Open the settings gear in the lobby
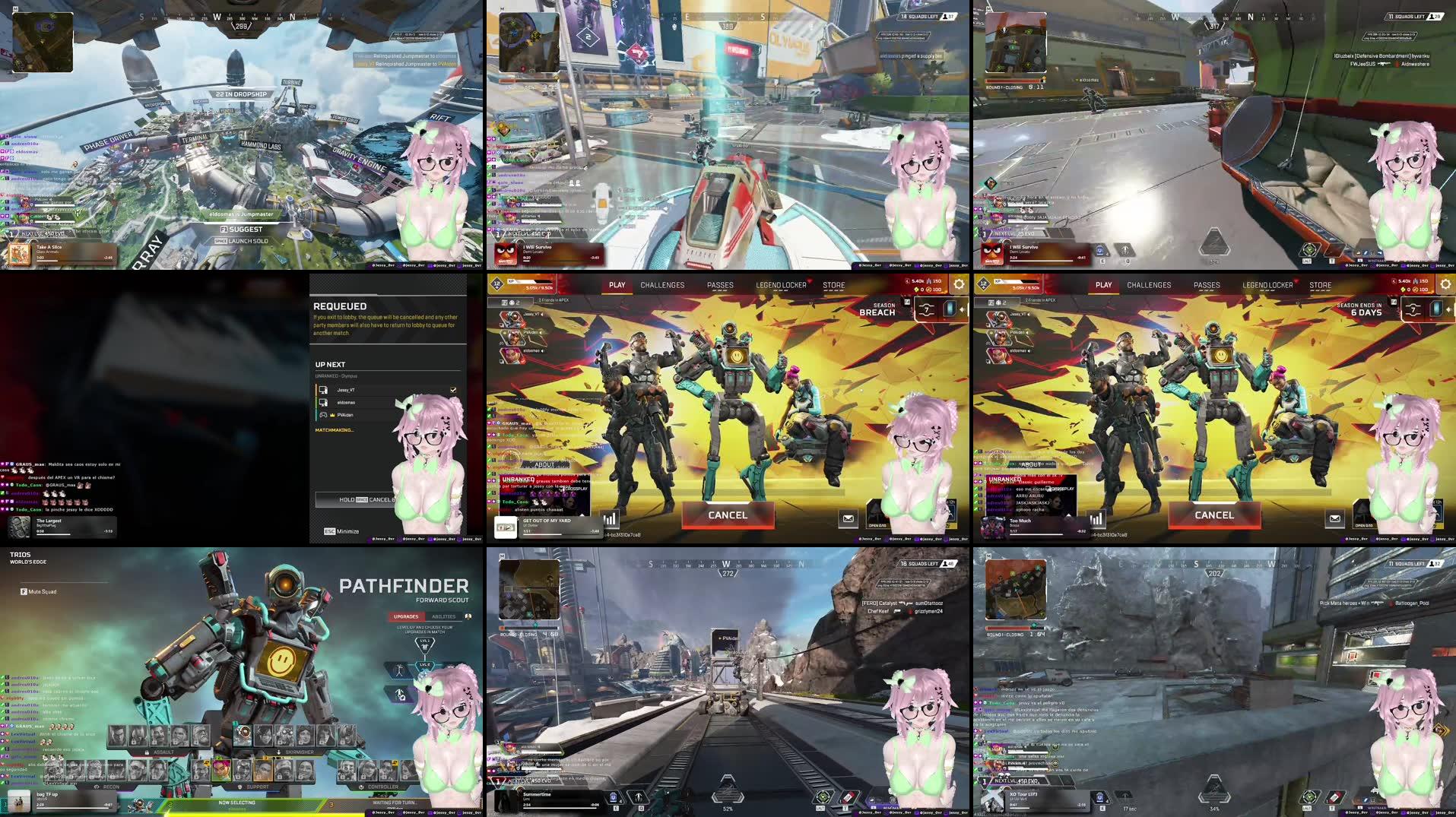This screenshot has height=817, width=1456. (957, 284)
